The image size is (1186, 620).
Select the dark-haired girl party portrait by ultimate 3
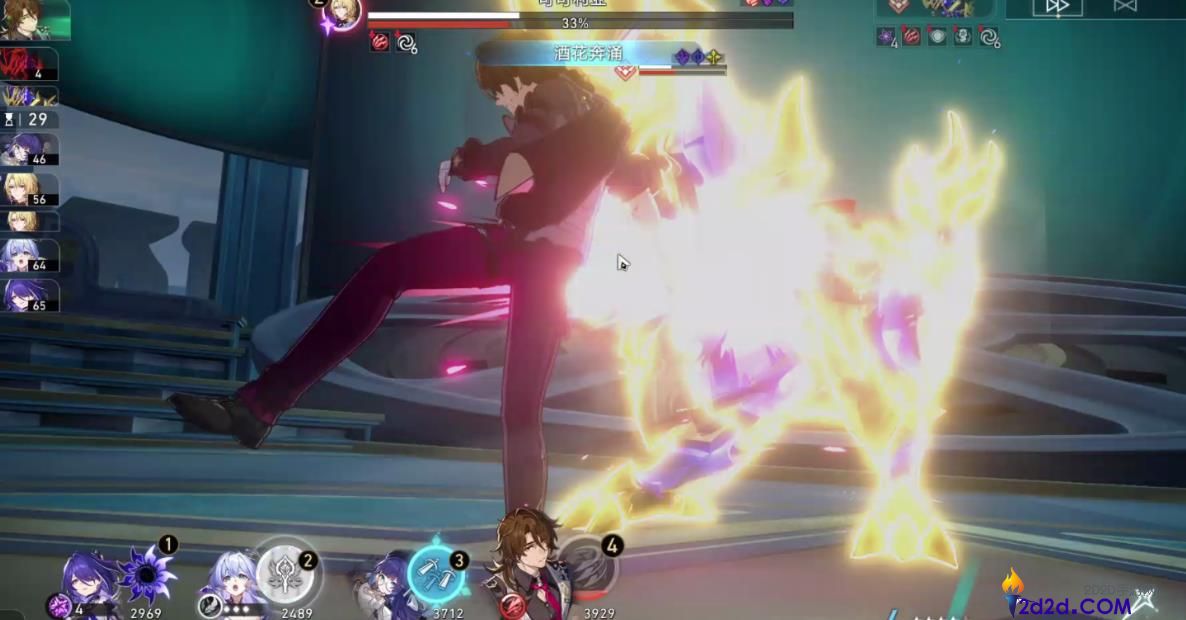pos(381,585)
